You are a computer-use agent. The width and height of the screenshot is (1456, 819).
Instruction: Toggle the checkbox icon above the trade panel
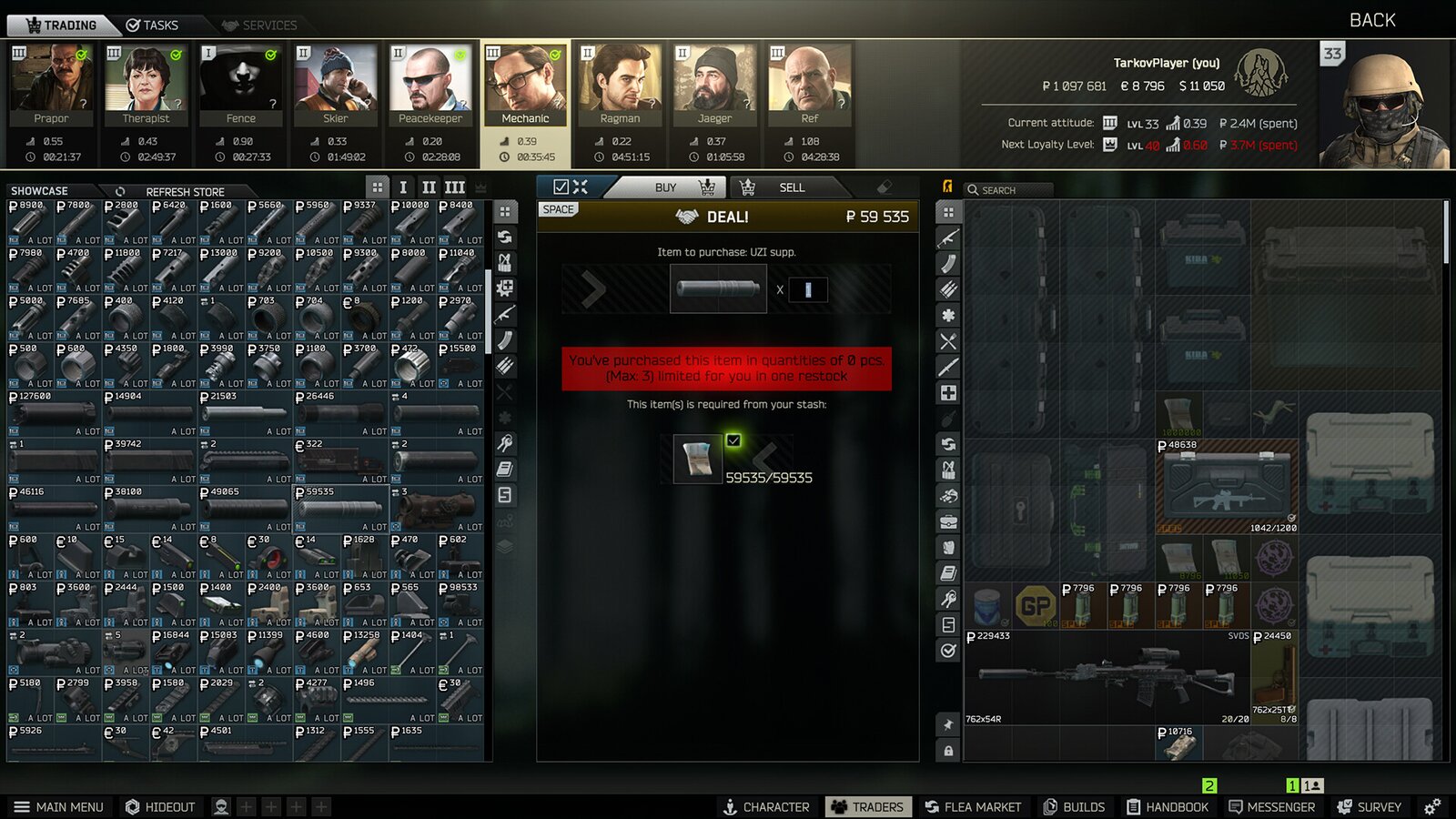(561, 187)
